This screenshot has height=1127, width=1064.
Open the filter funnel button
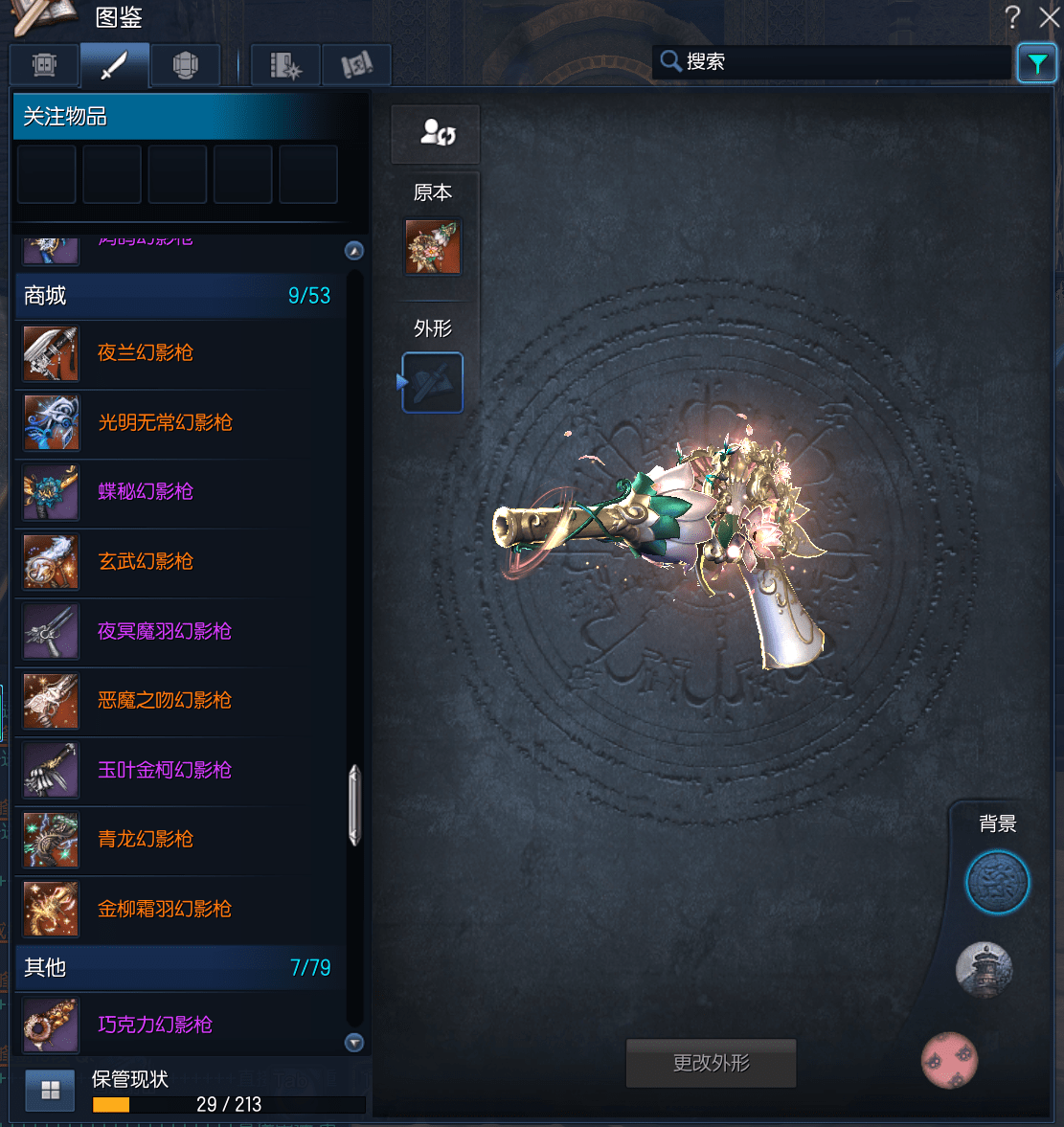[x=1036, y=64]
